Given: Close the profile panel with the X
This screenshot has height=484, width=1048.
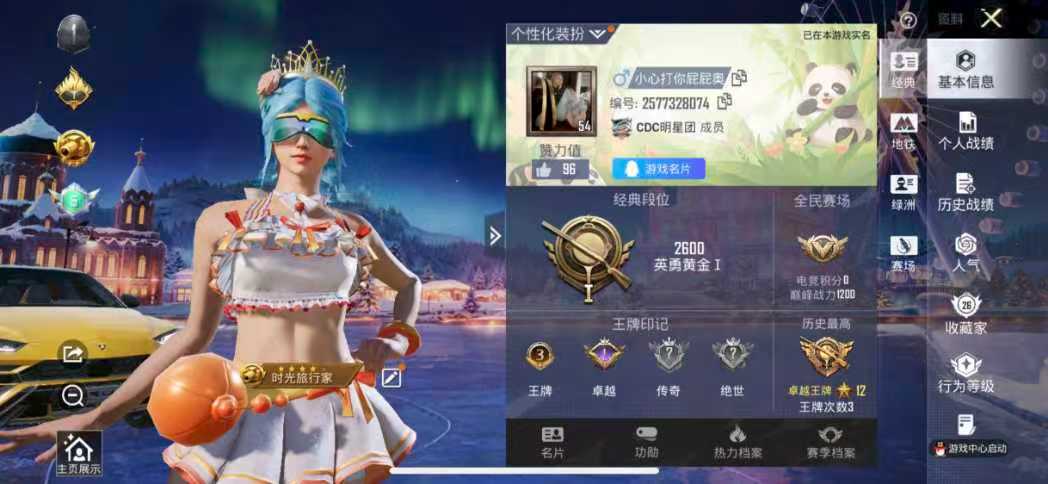Looking at the screenshot, I should (991, 18).
